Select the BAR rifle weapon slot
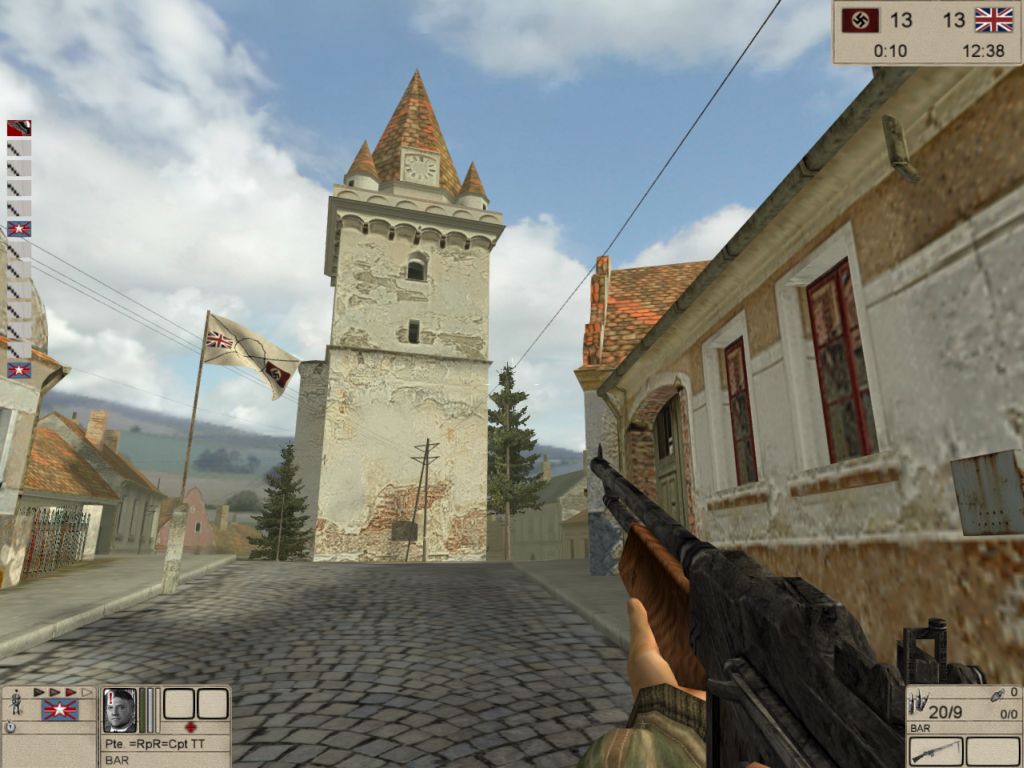 (936, 751)
